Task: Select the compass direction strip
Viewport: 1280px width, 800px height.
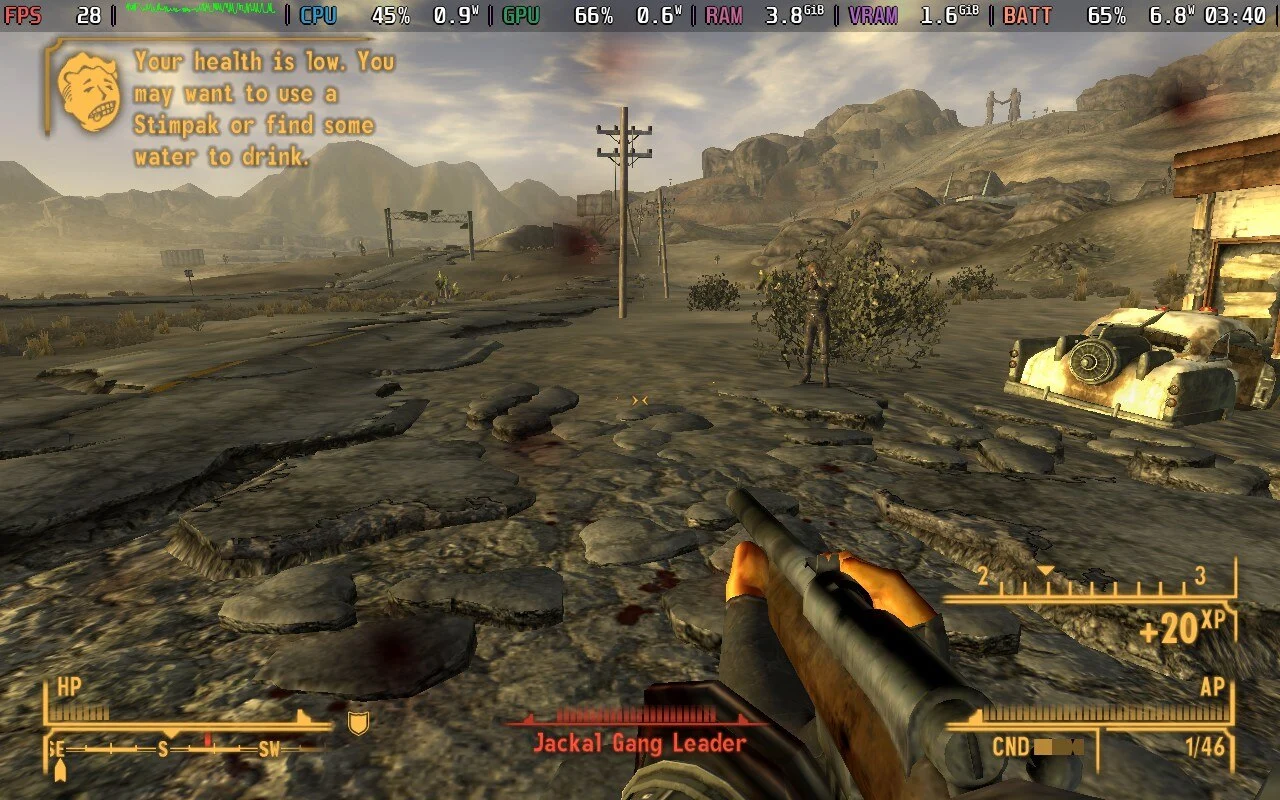Action: point(185,748)
